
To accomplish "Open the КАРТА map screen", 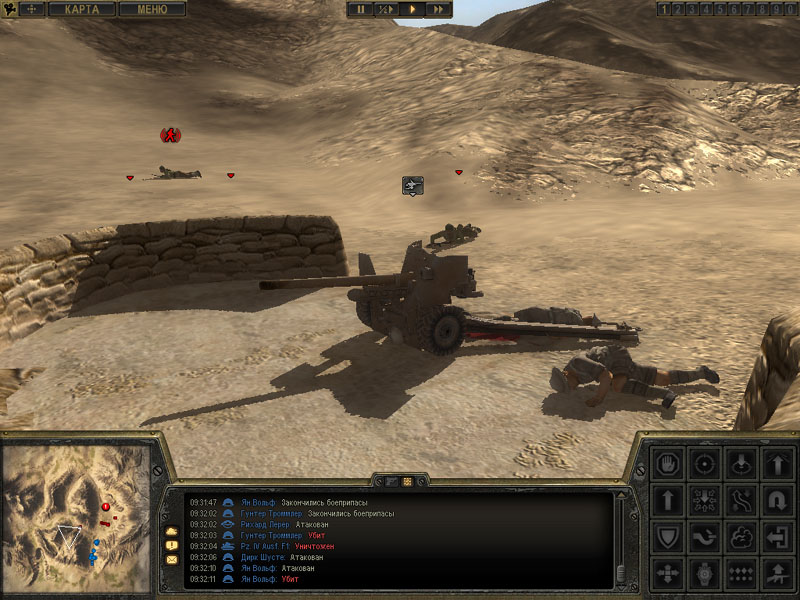I will coord(82,9).
